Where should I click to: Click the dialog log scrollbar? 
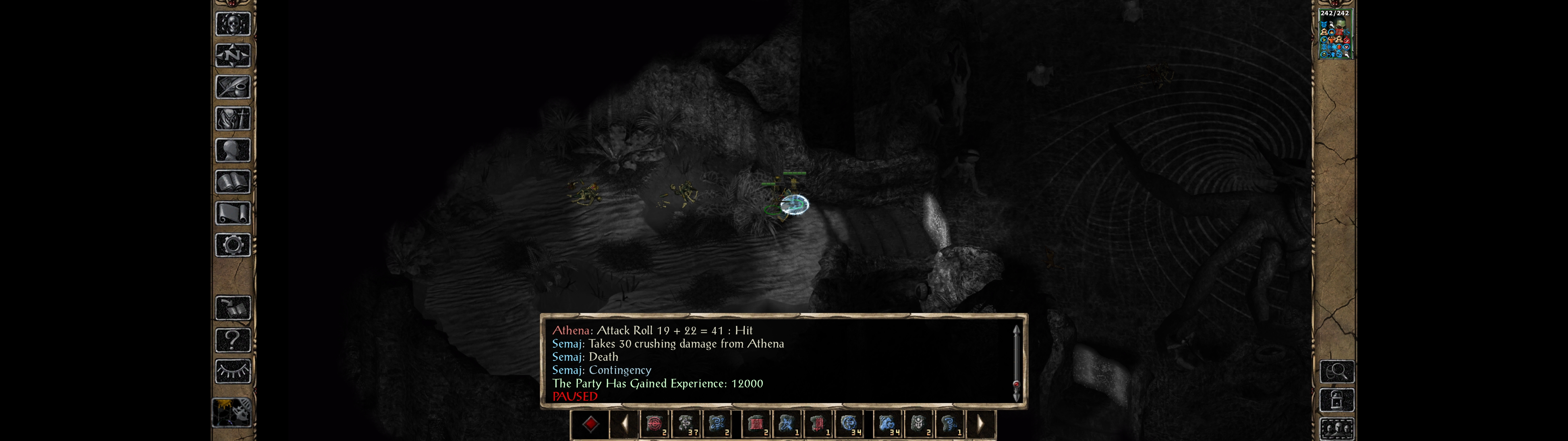tap(1016, 362)
